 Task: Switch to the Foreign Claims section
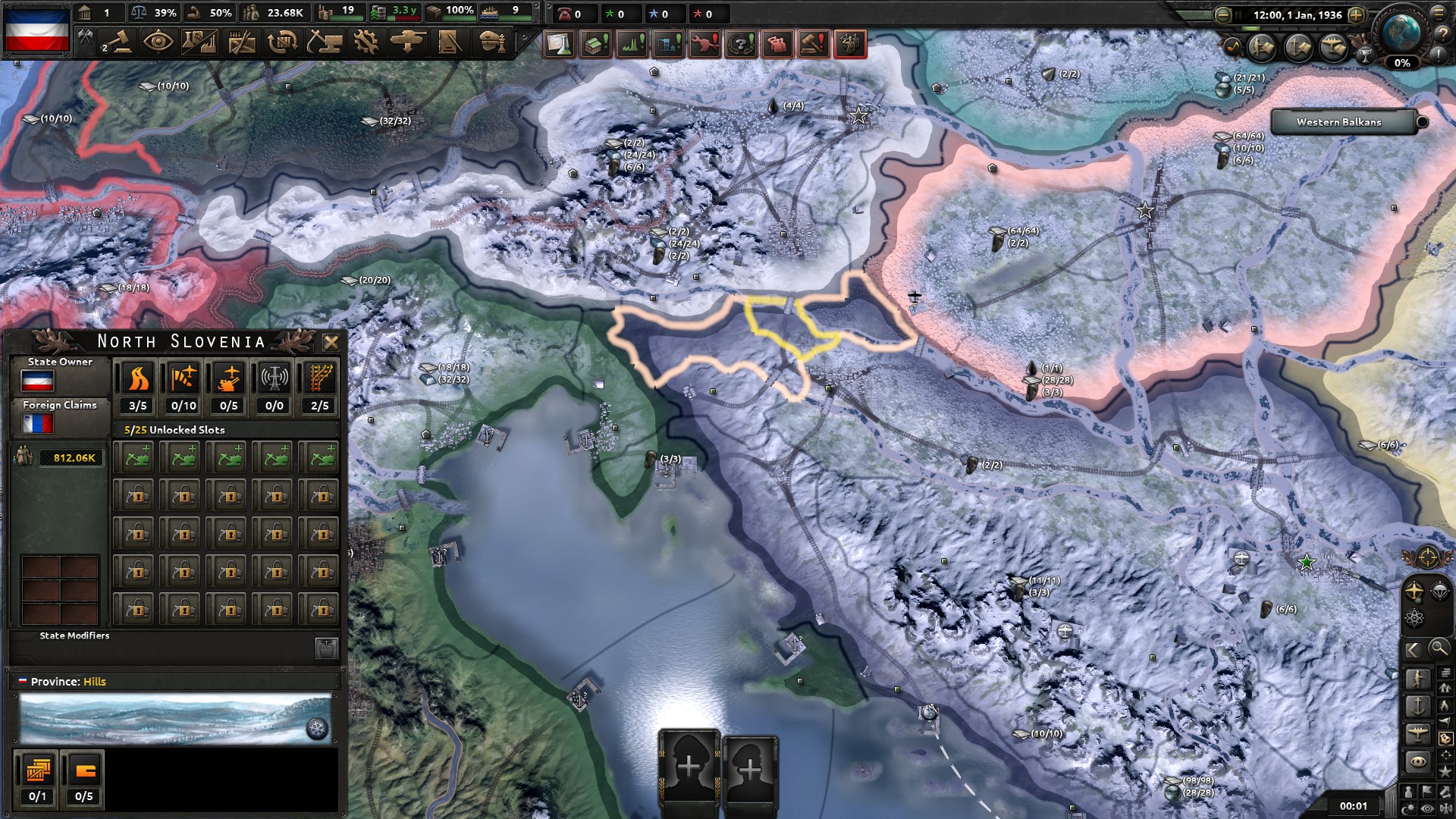tap(61, 405)
